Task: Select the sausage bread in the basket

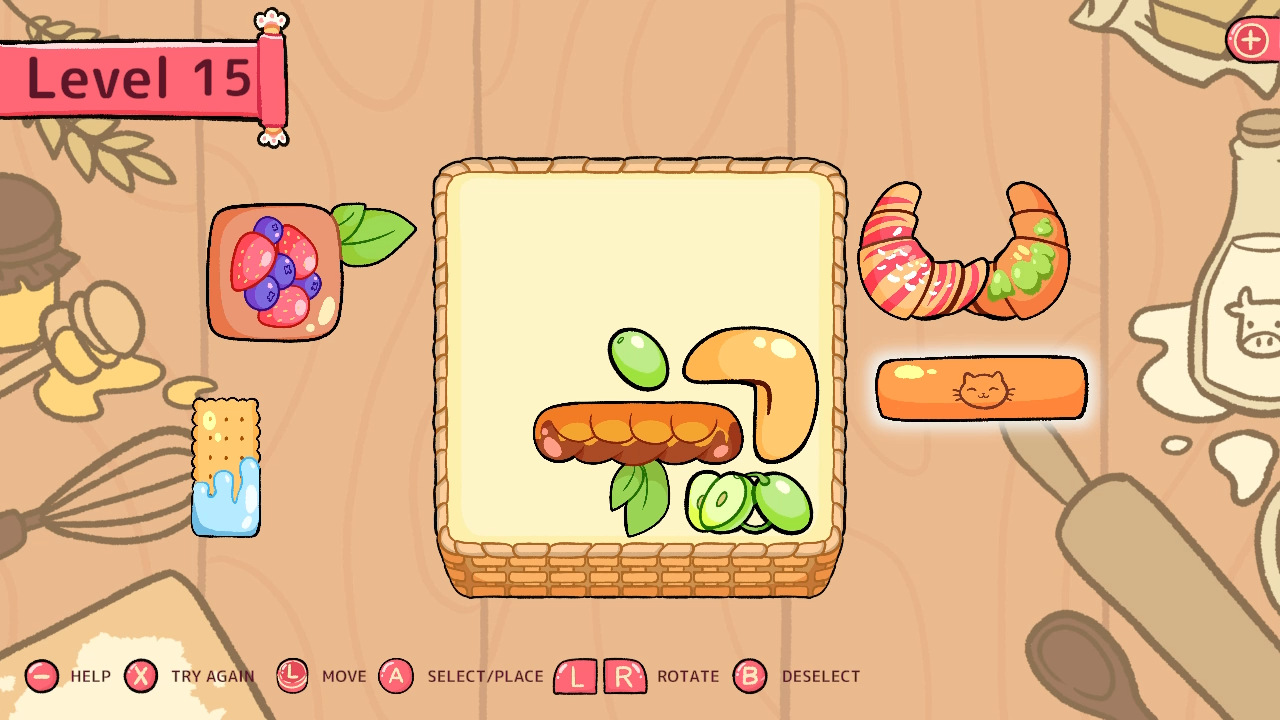Action: [640, 430]
